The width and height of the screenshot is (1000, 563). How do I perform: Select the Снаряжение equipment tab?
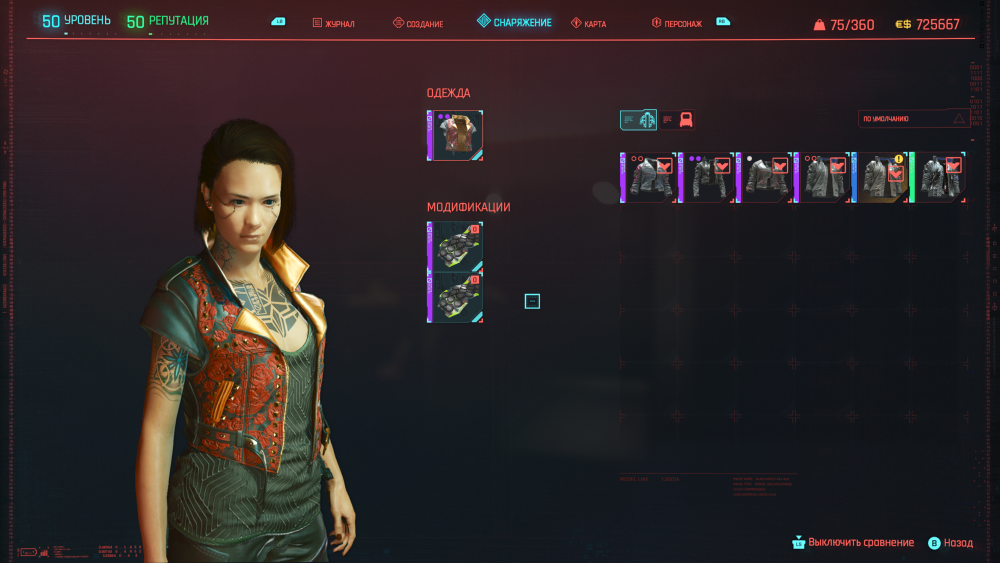coord(514,22)
